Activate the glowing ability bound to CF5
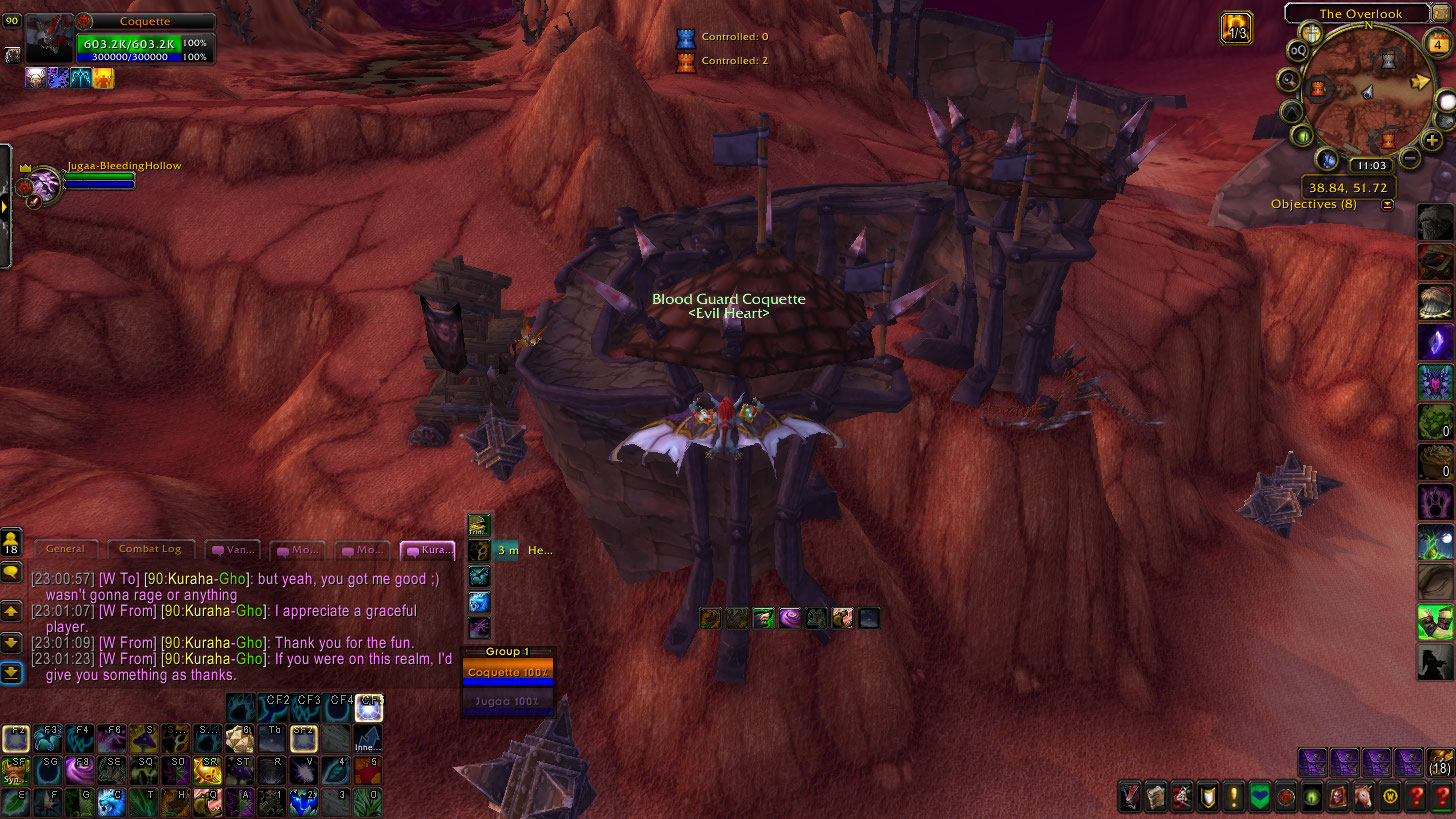This screenshot has height=819, width=1456. point(370,707)
